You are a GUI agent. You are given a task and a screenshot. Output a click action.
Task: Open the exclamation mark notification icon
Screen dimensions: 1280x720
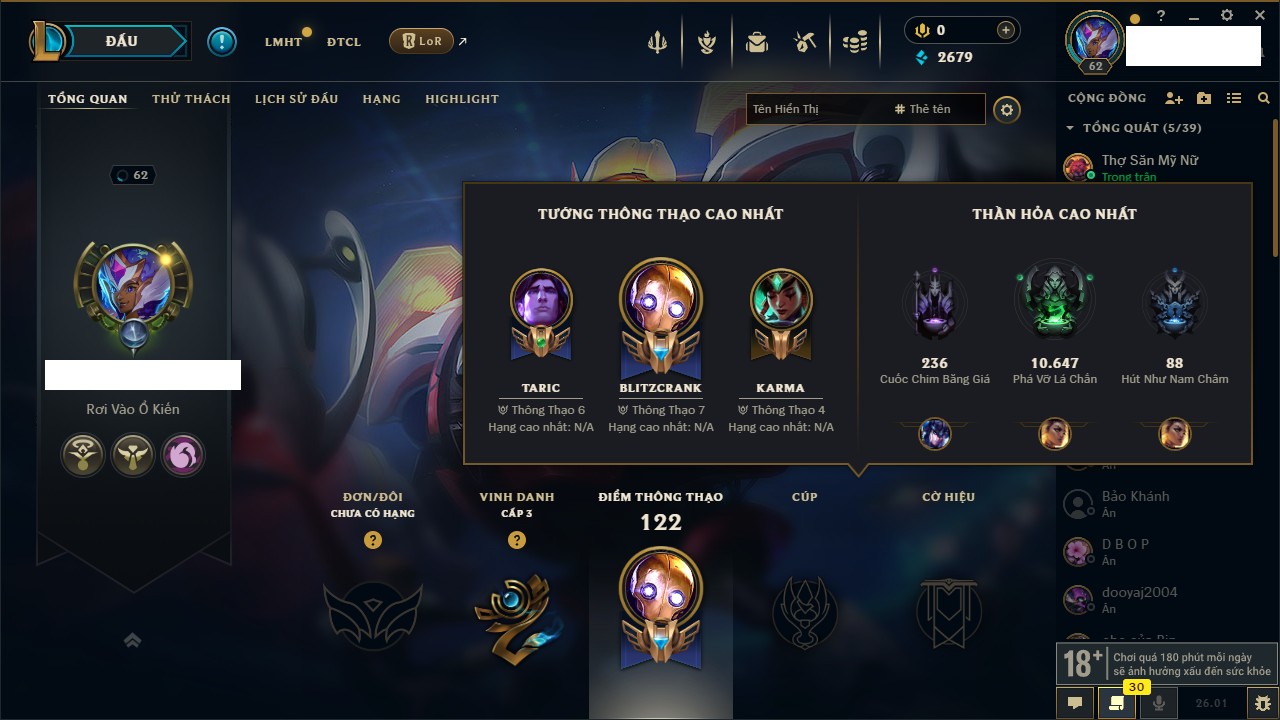point(222,41)
